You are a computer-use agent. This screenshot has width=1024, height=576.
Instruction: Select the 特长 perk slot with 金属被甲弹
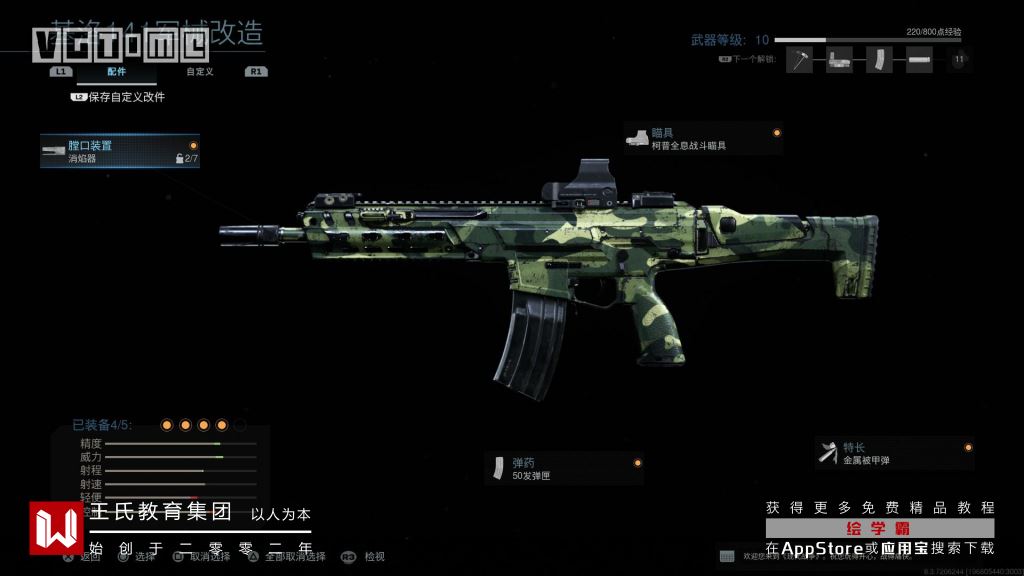click(894, 453)
